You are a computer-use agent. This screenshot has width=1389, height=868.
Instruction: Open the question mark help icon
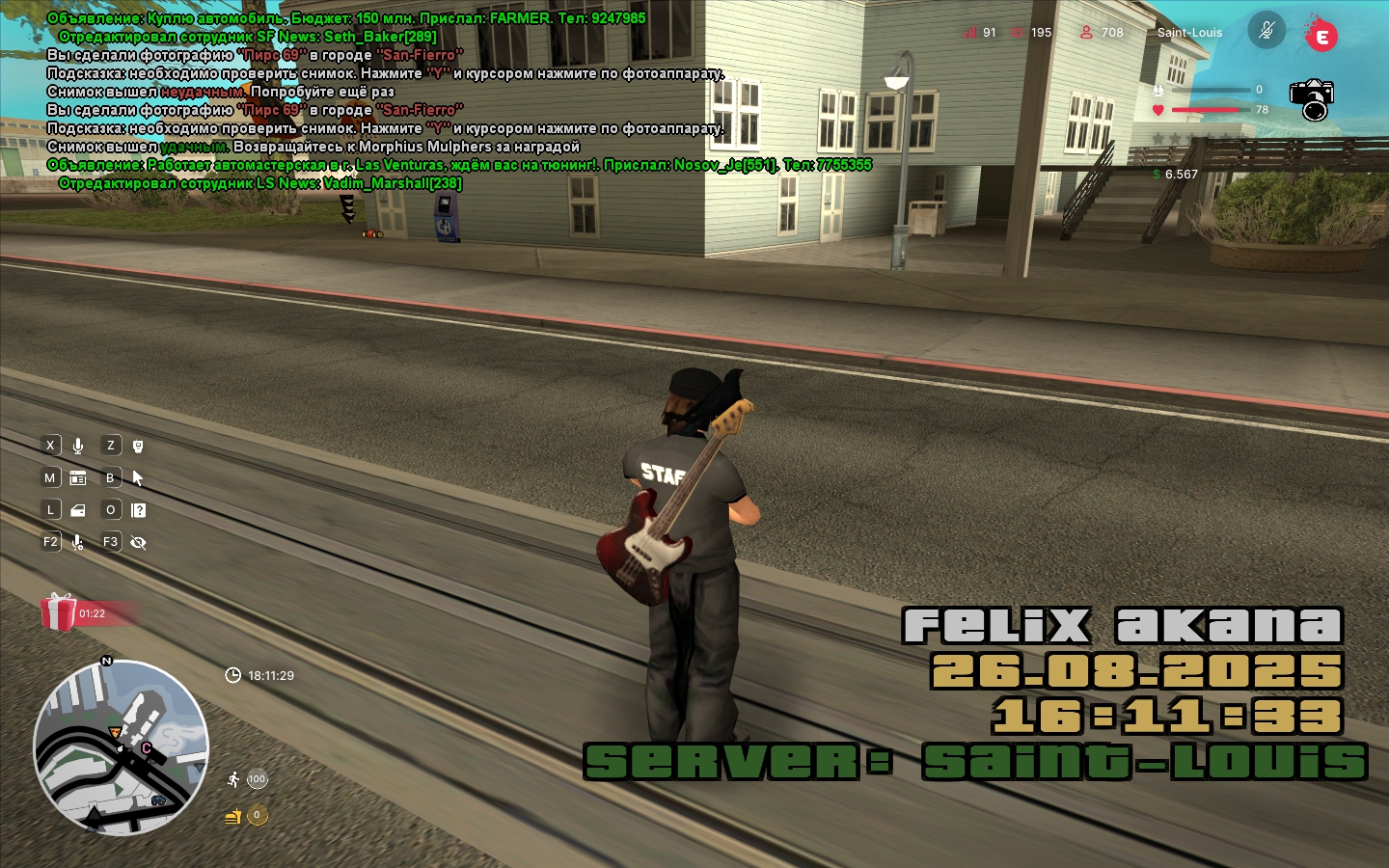(x=139, y=510)
